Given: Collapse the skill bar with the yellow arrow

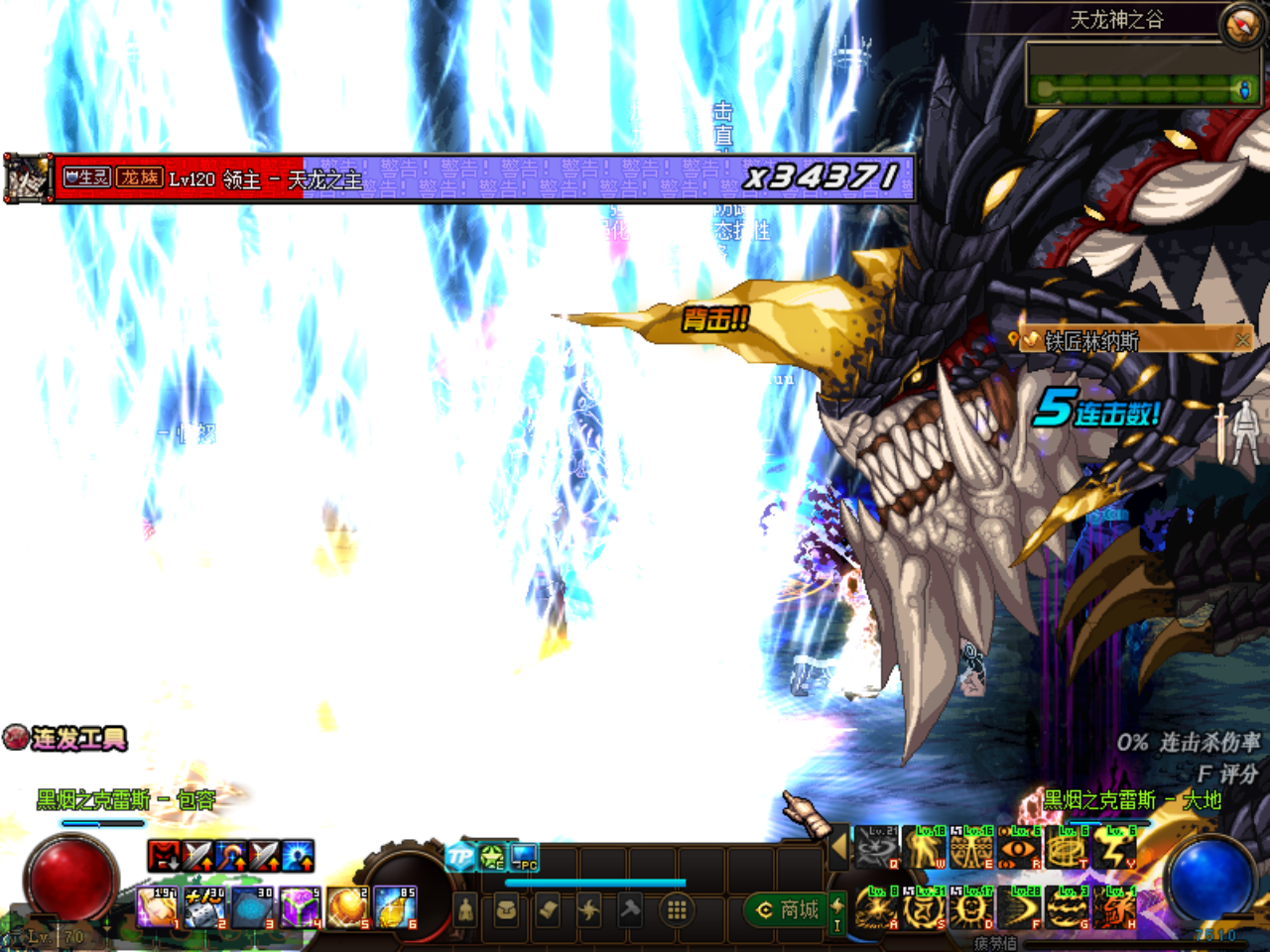Looking at the screenshot, I should (x=838, y=849).
